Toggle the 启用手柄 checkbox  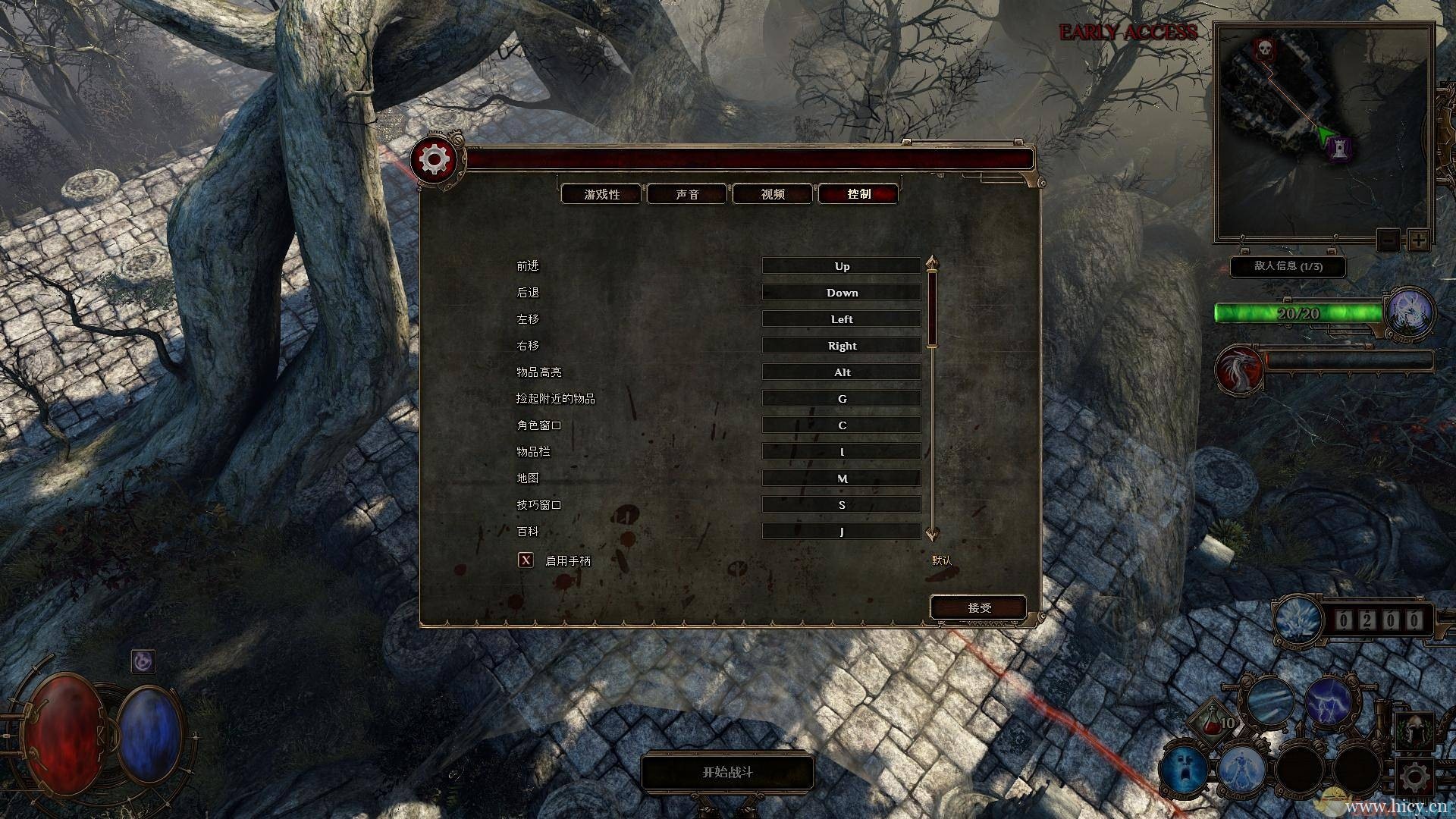point(526,560)
